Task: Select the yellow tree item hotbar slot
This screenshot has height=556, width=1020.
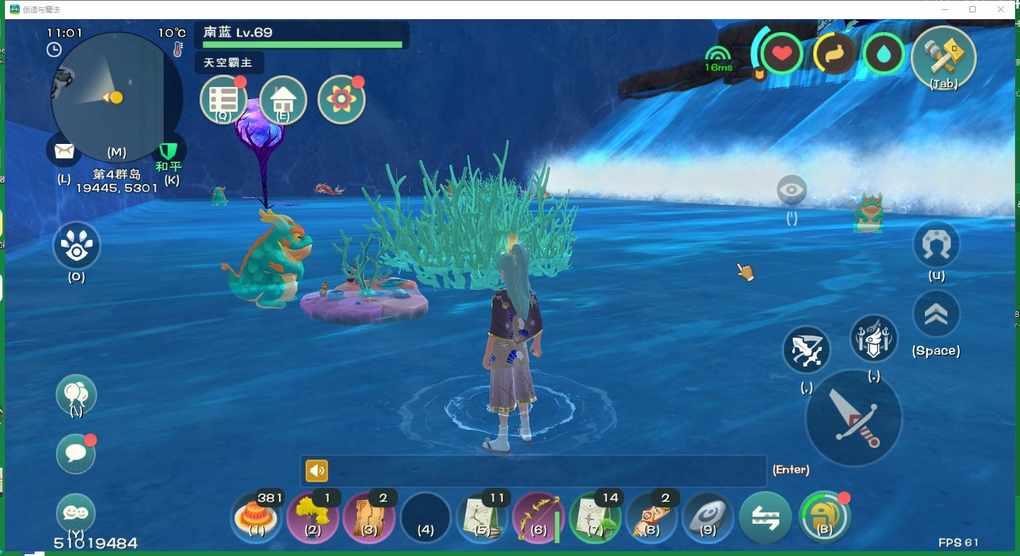Action: [312, 517]
